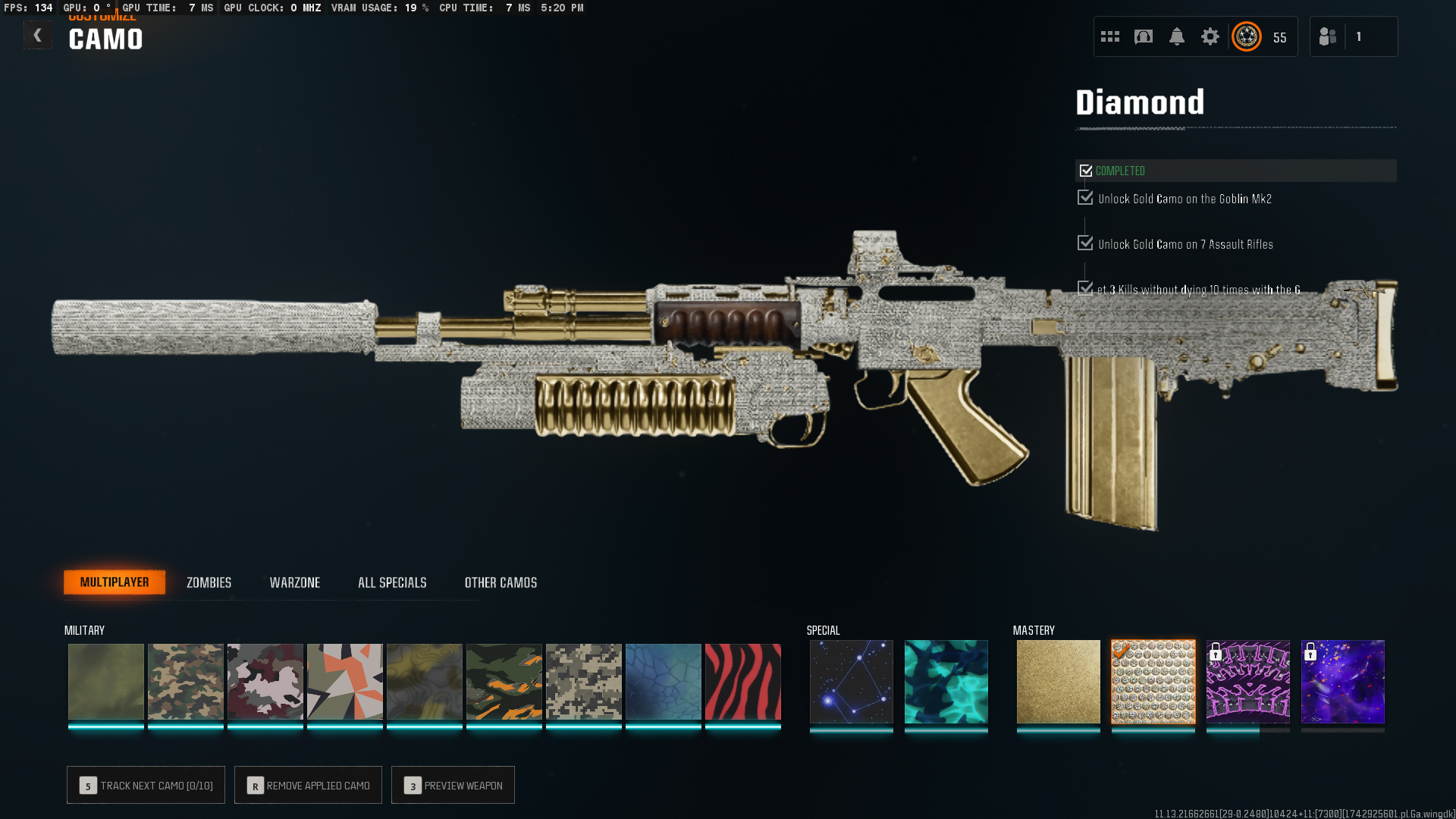The height and width of the screenshot is (819, 1456).
Task: Open the Warzone camo tab
Action: click(x=295, y=582)
